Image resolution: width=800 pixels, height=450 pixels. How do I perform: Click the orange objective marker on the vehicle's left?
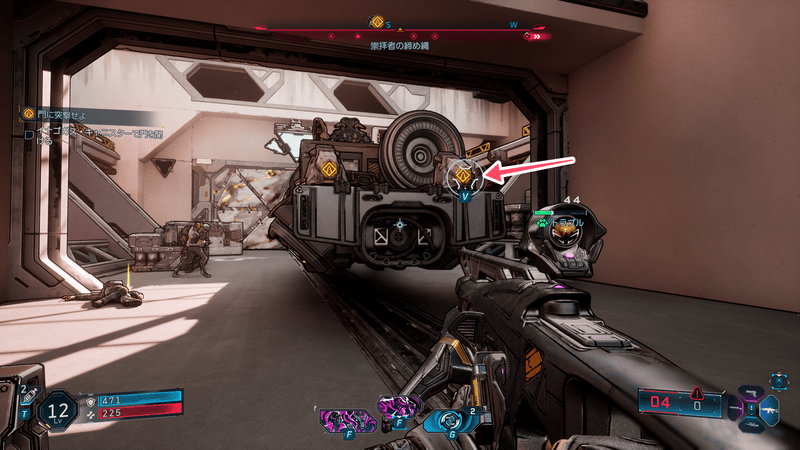click(x=329, y=169)
